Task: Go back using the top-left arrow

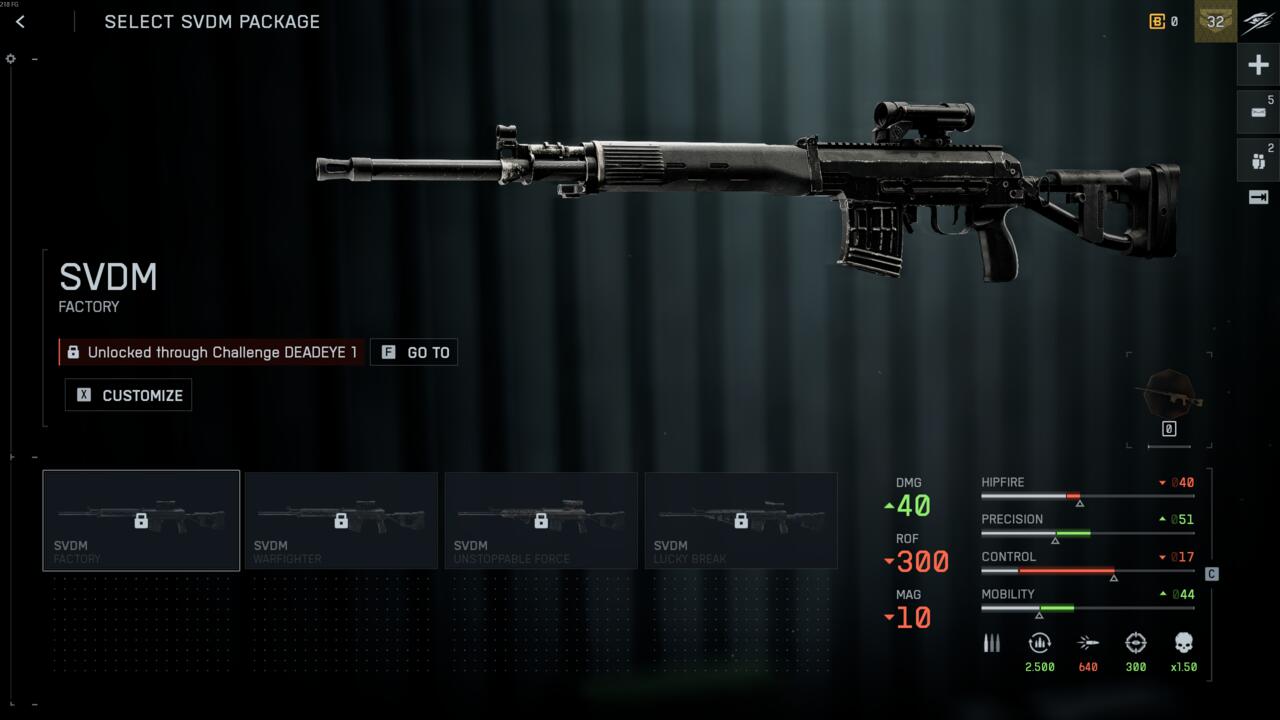Action: pyautogui.click(x=21, y=22)
